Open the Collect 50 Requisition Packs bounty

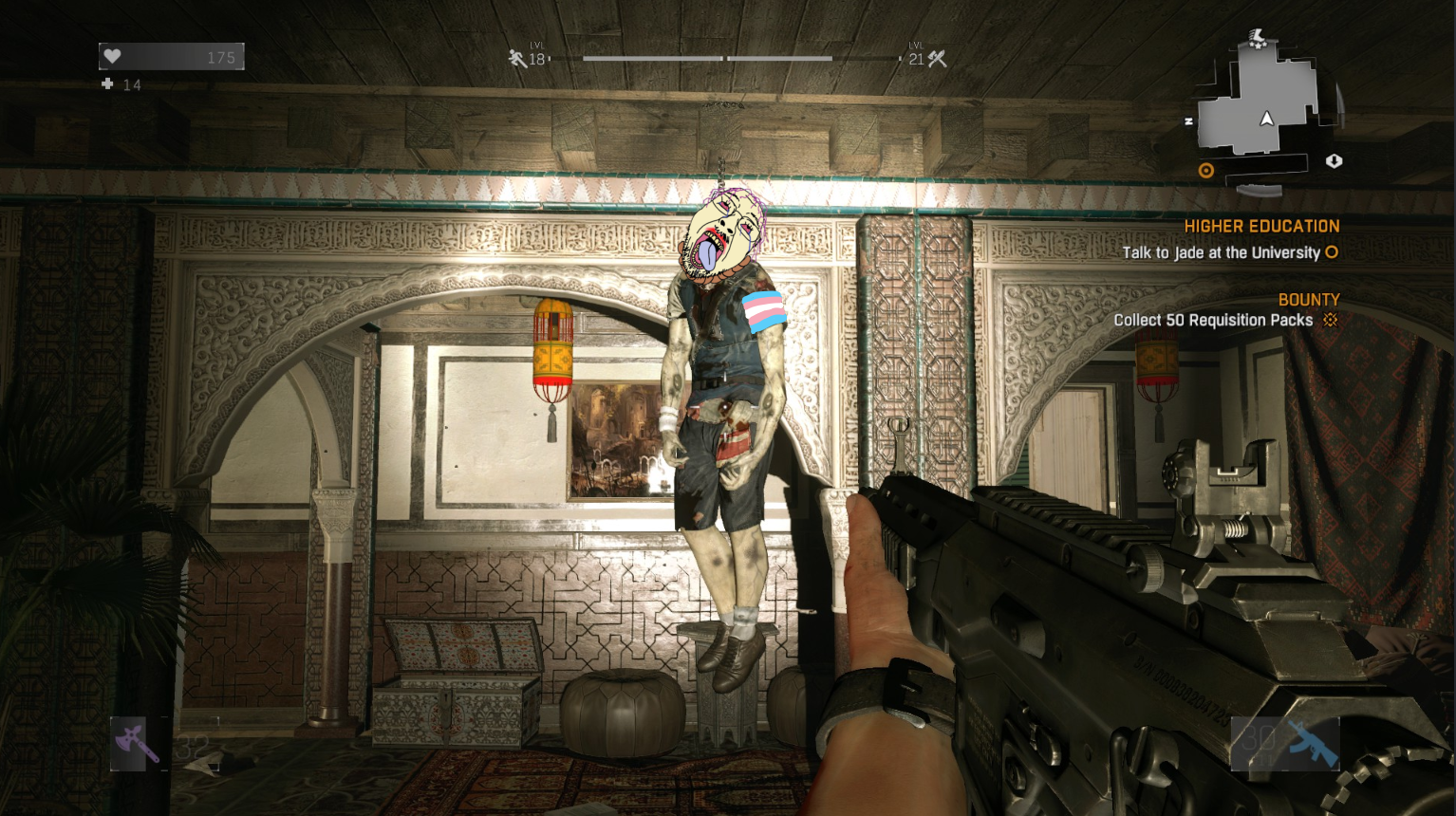(x=1213, y=321)
